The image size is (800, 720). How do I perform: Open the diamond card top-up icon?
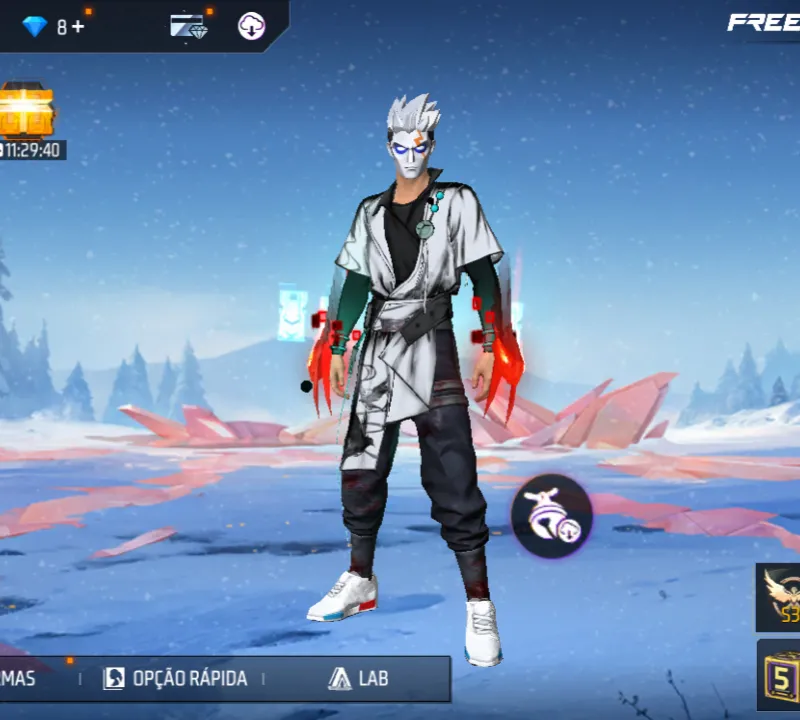tap(188, 27)
